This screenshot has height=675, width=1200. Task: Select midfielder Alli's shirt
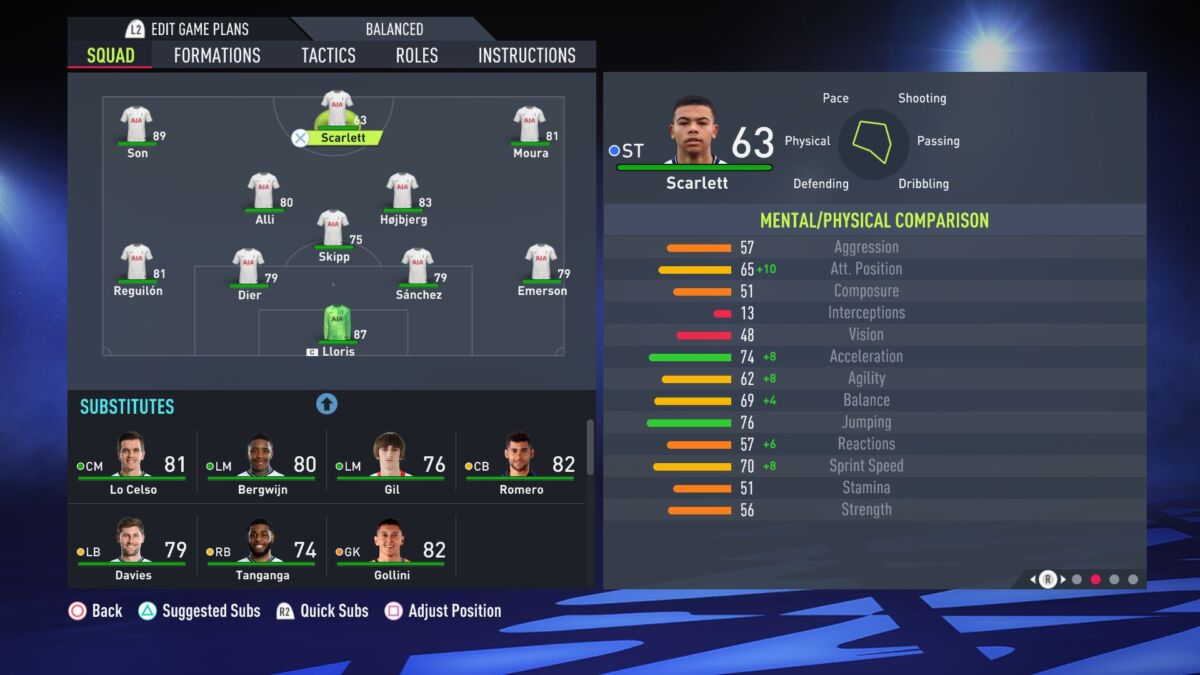tap(263, 192)
